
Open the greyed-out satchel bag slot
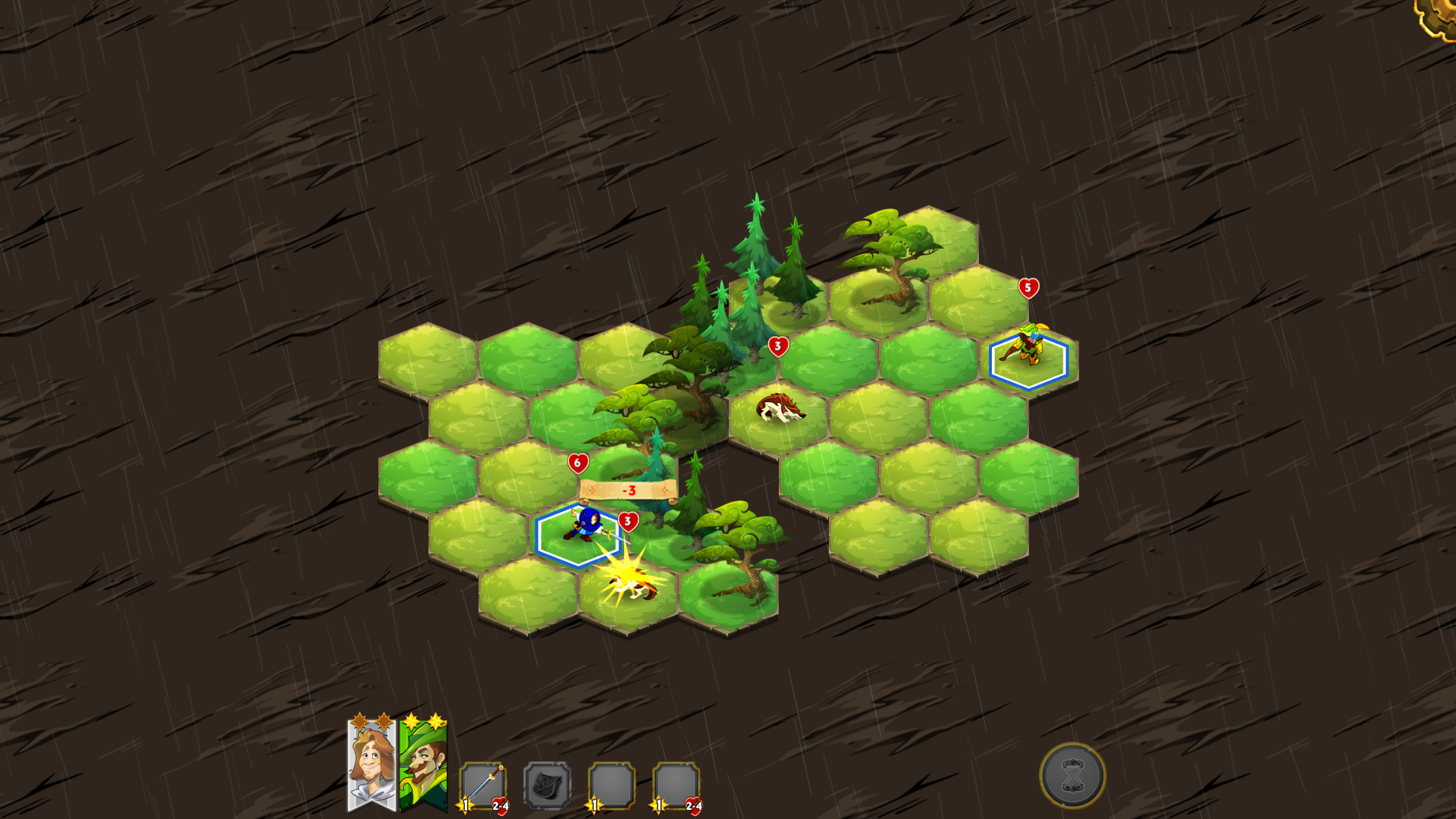(547, 786)
